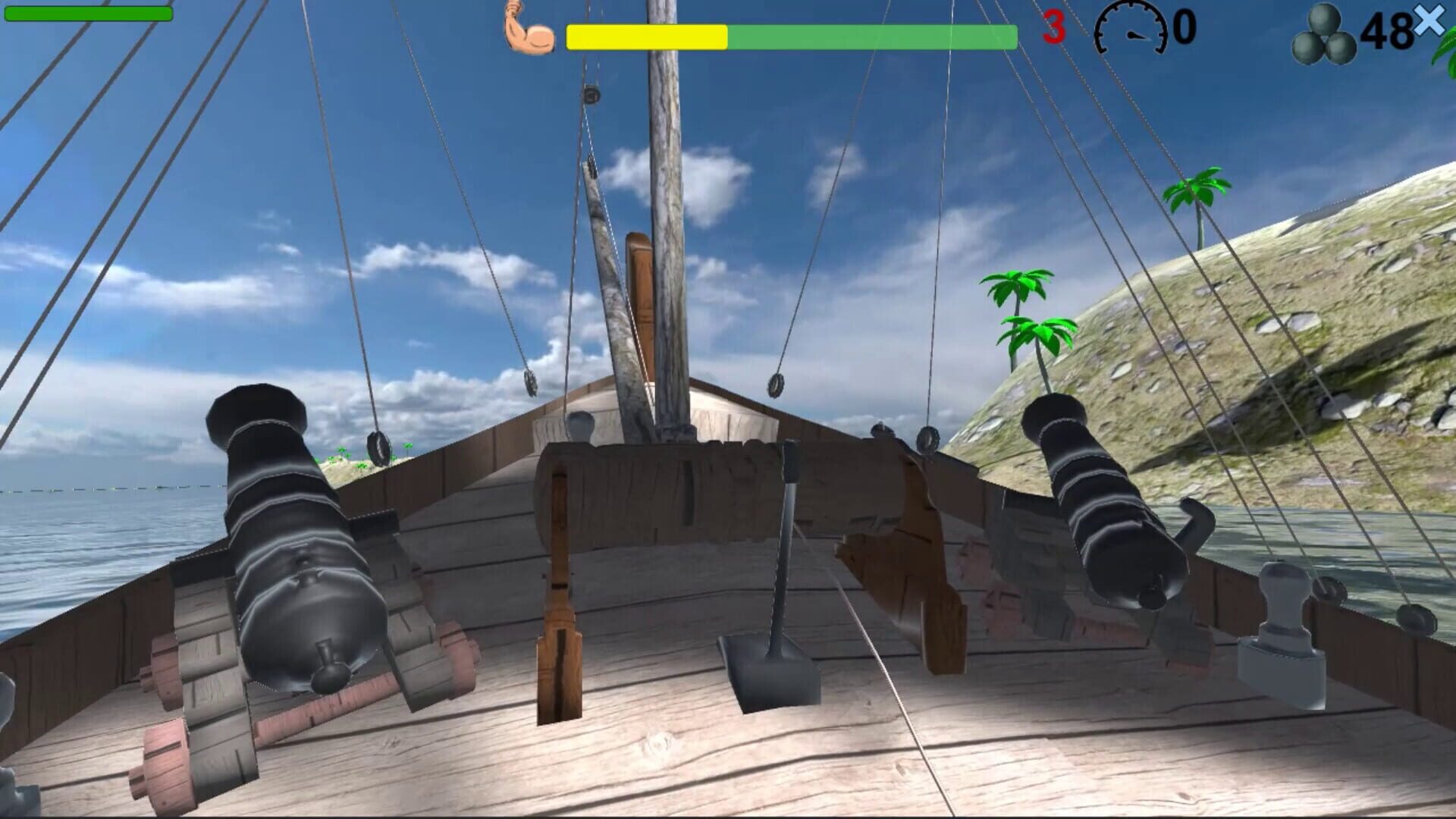Click the muscle strength icon
The width and height of the screenshot is (1456, 819).
click(529, 30)
